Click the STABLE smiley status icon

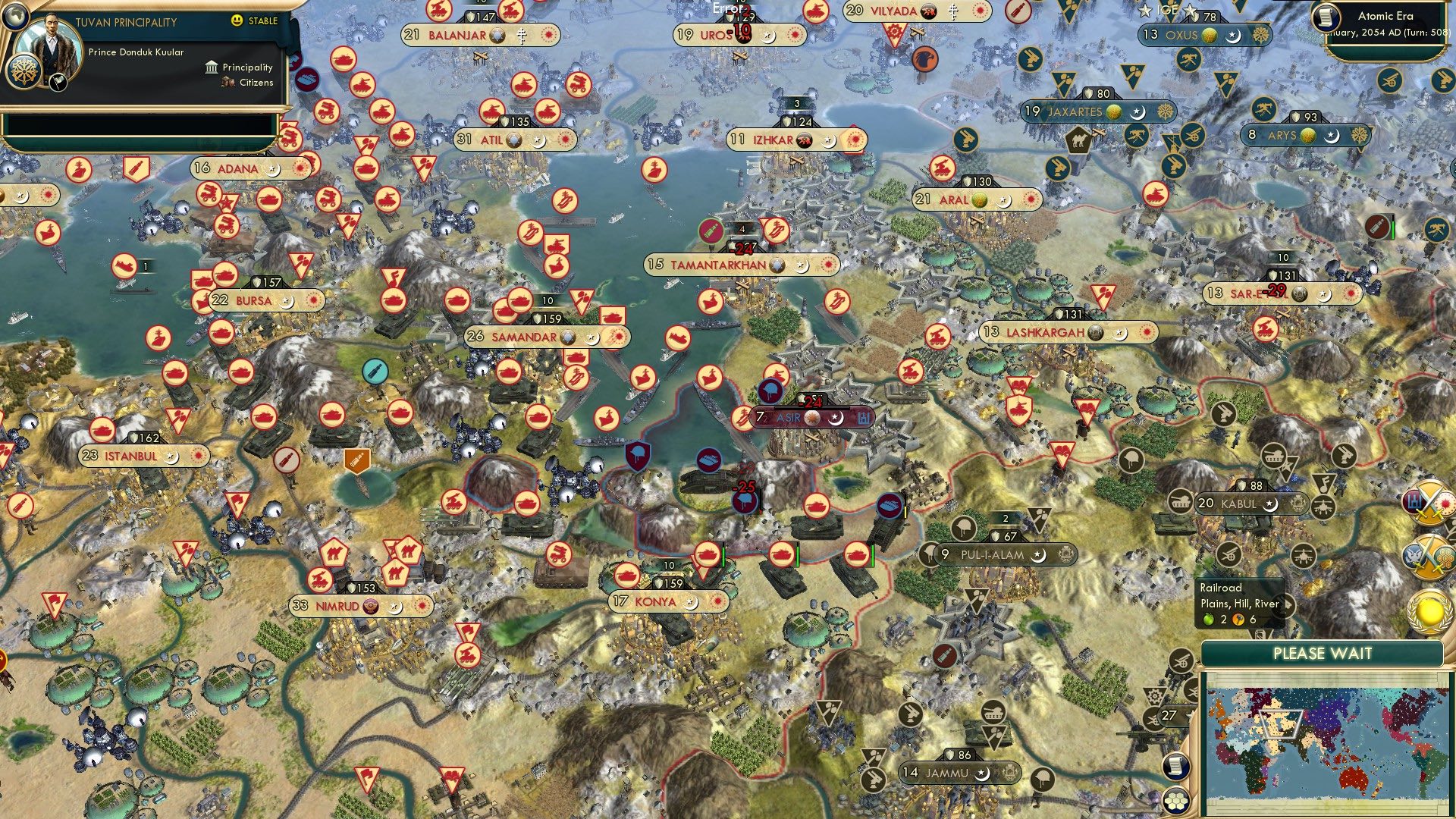237,20
